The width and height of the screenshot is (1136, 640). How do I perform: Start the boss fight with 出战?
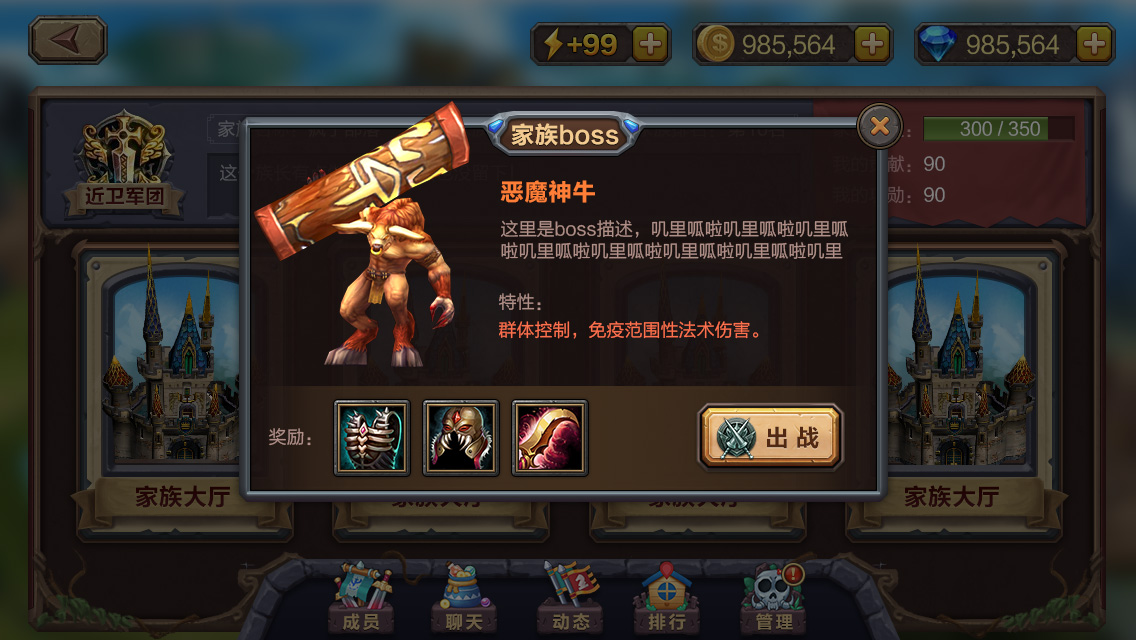[771, 437]
